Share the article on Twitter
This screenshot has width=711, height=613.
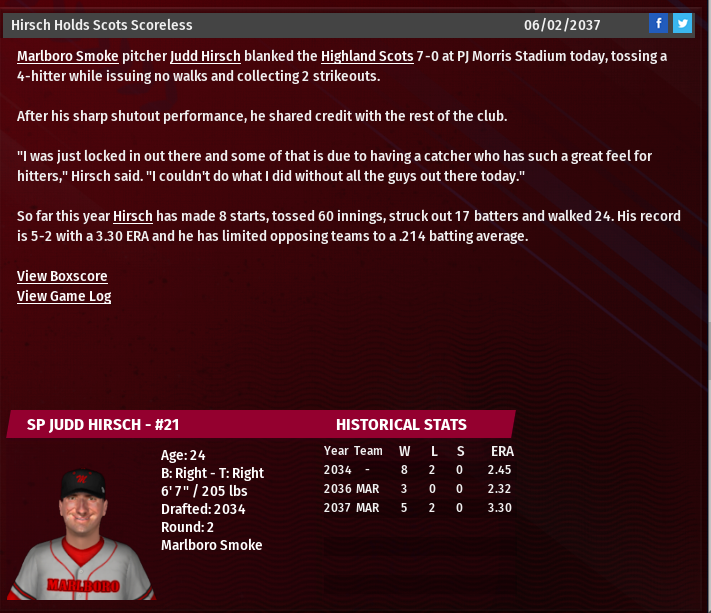click(x=682, y=24)
